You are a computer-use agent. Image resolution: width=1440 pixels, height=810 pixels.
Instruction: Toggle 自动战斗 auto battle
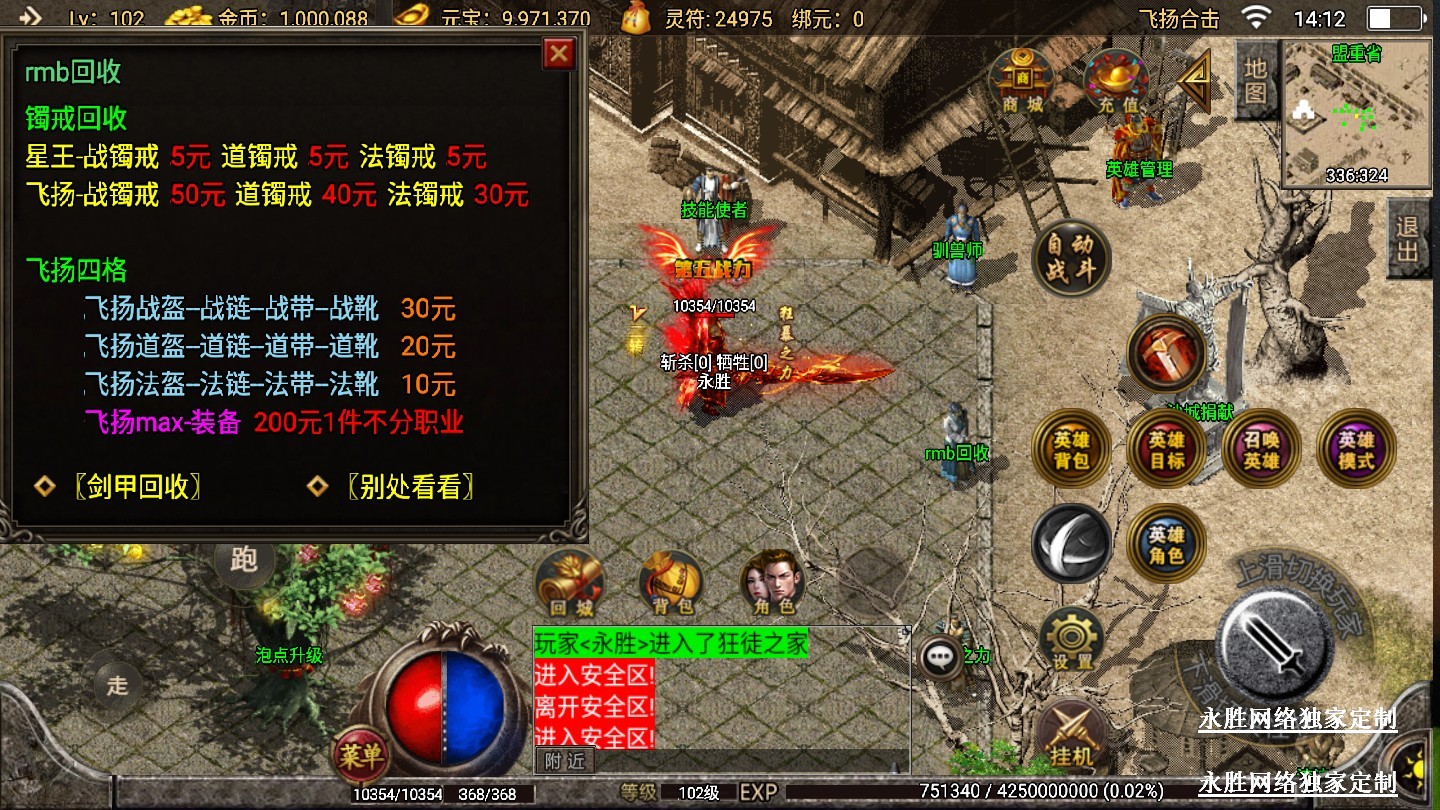click(1071, 259)
